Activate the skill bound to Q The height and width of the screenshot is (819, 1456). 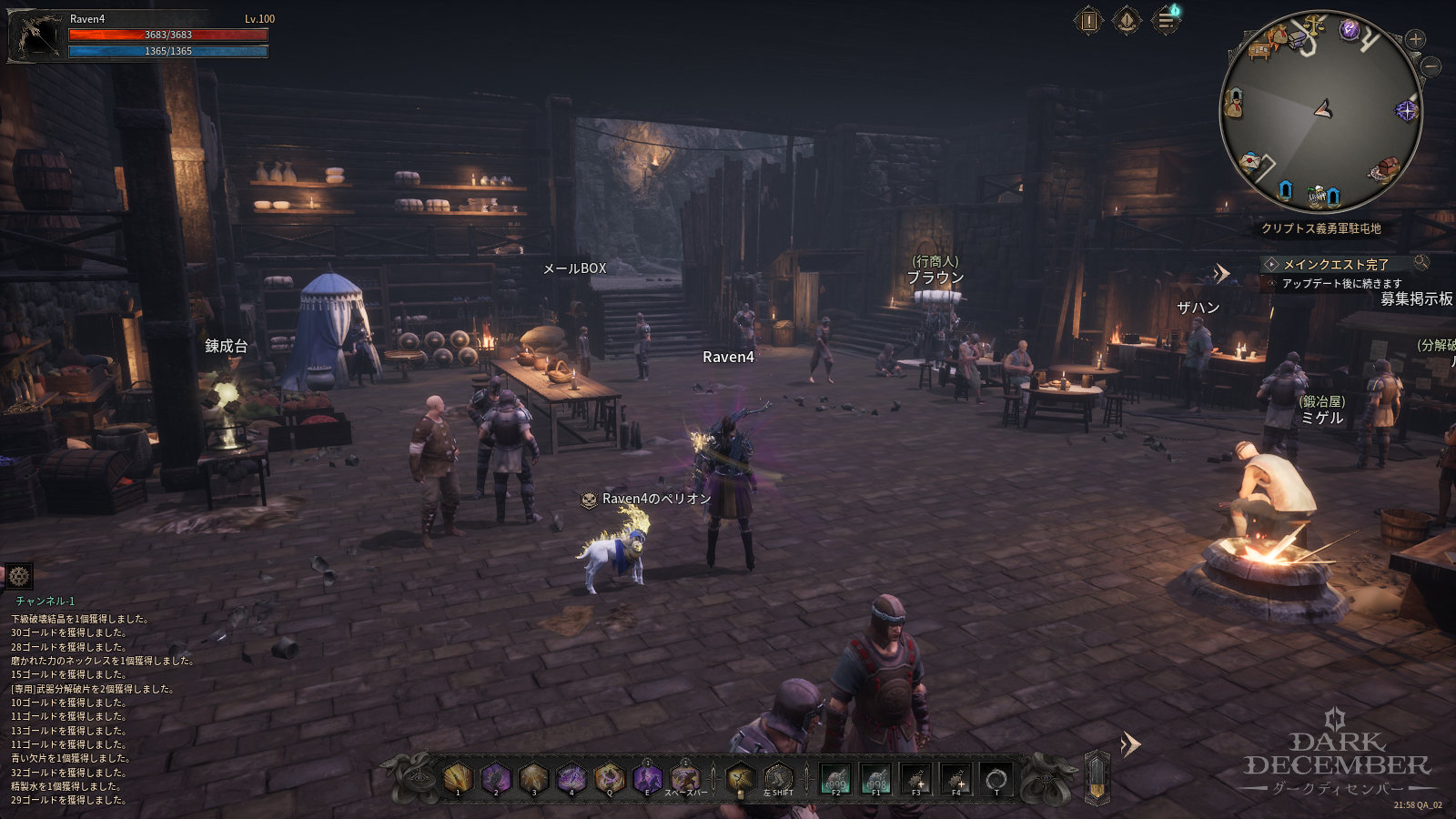(609, 778)
